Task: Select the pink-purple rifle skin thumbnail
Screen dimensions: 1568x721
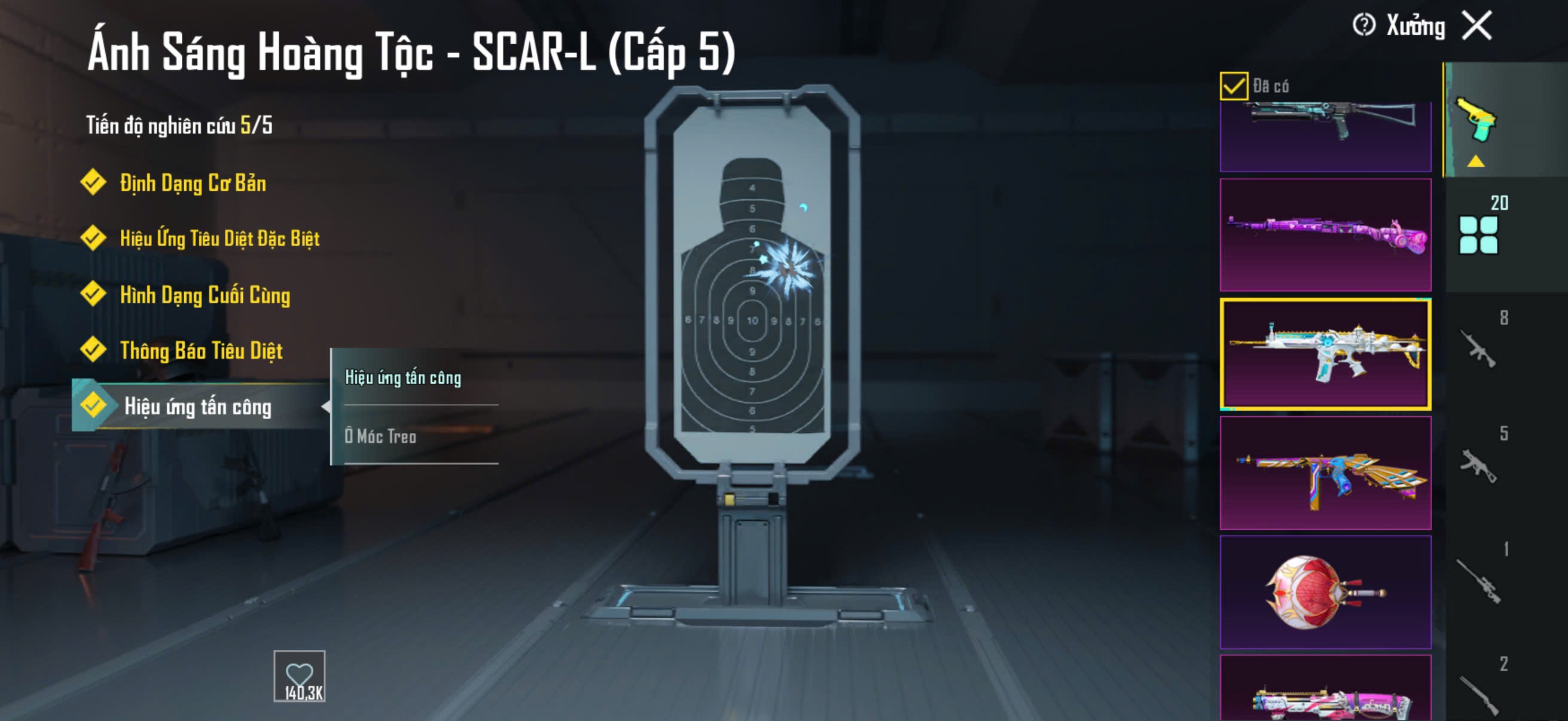Action: coord(1325,235)
